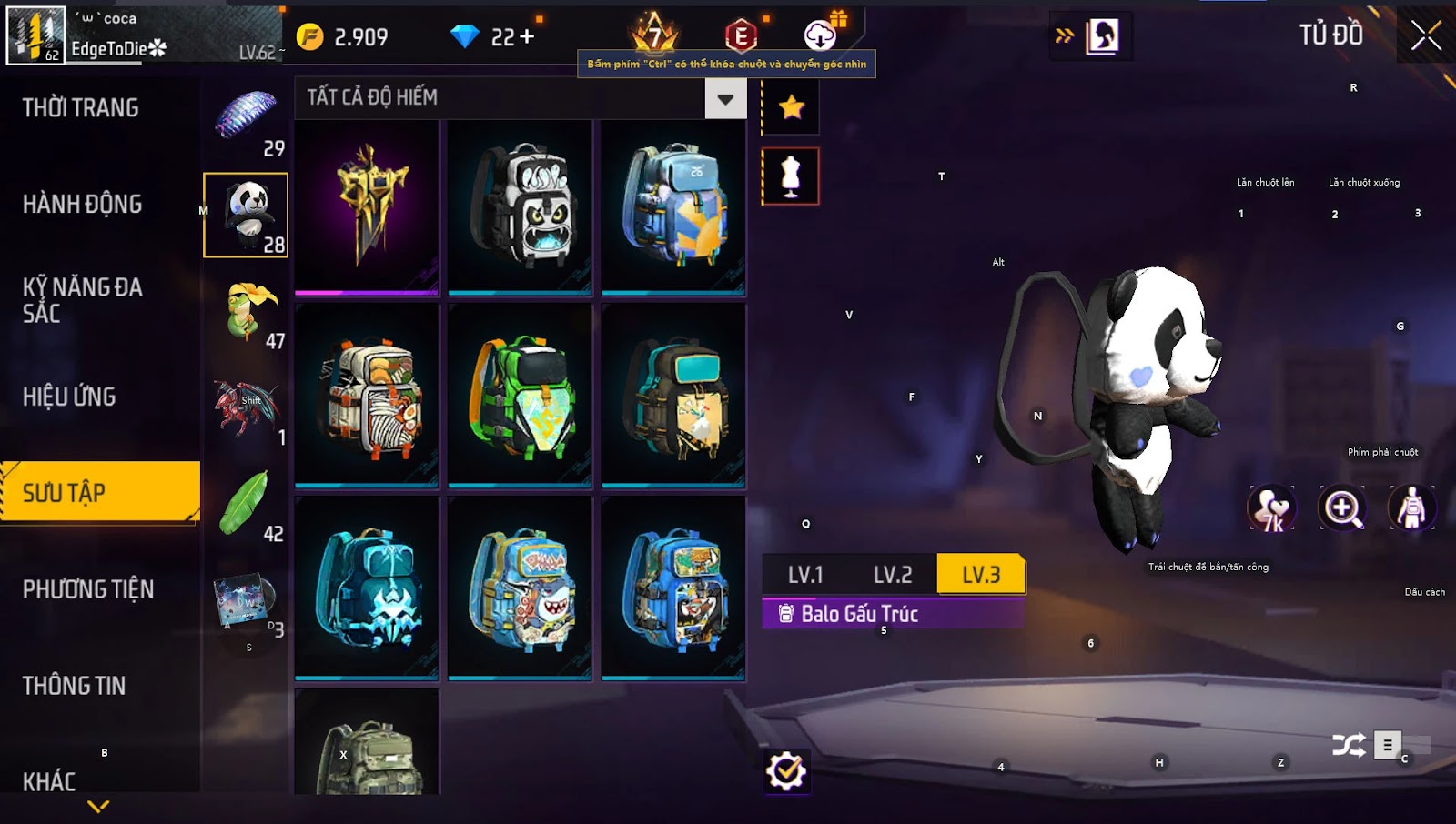
Task: Choose the panda backpack subcategory
Action: pos(246,216)
